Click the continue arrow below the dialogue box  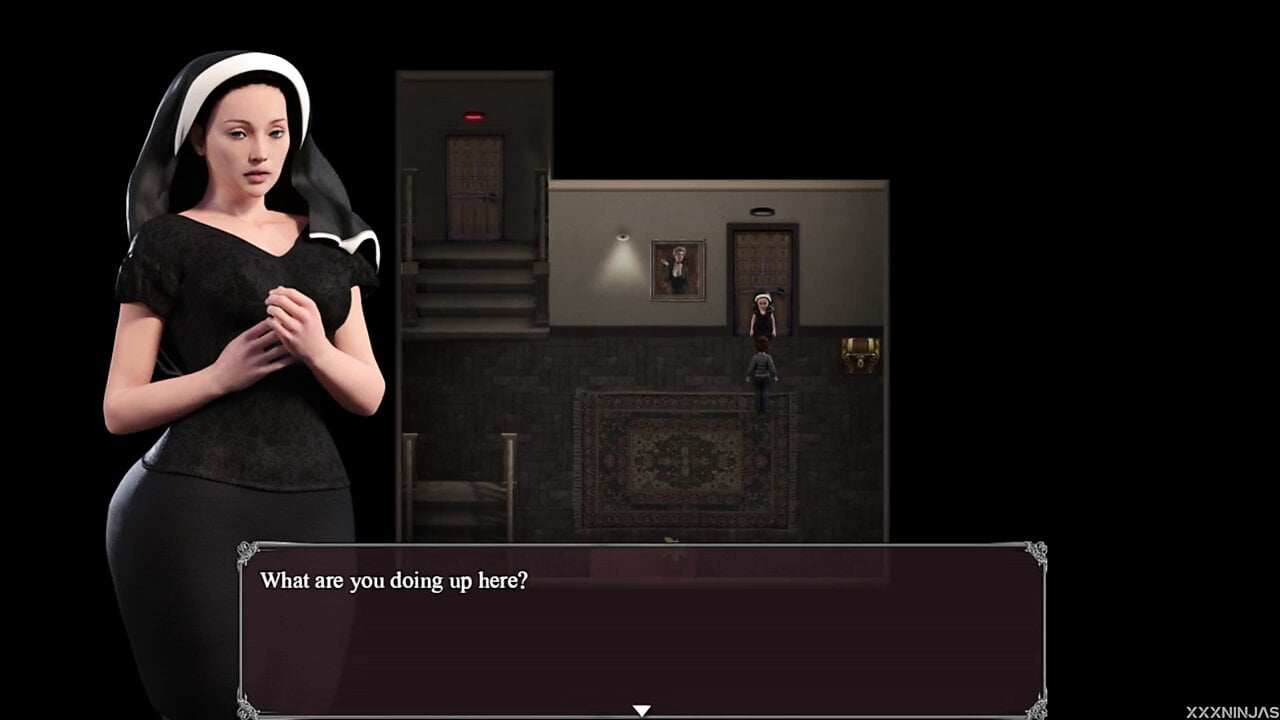click(640, 708)
